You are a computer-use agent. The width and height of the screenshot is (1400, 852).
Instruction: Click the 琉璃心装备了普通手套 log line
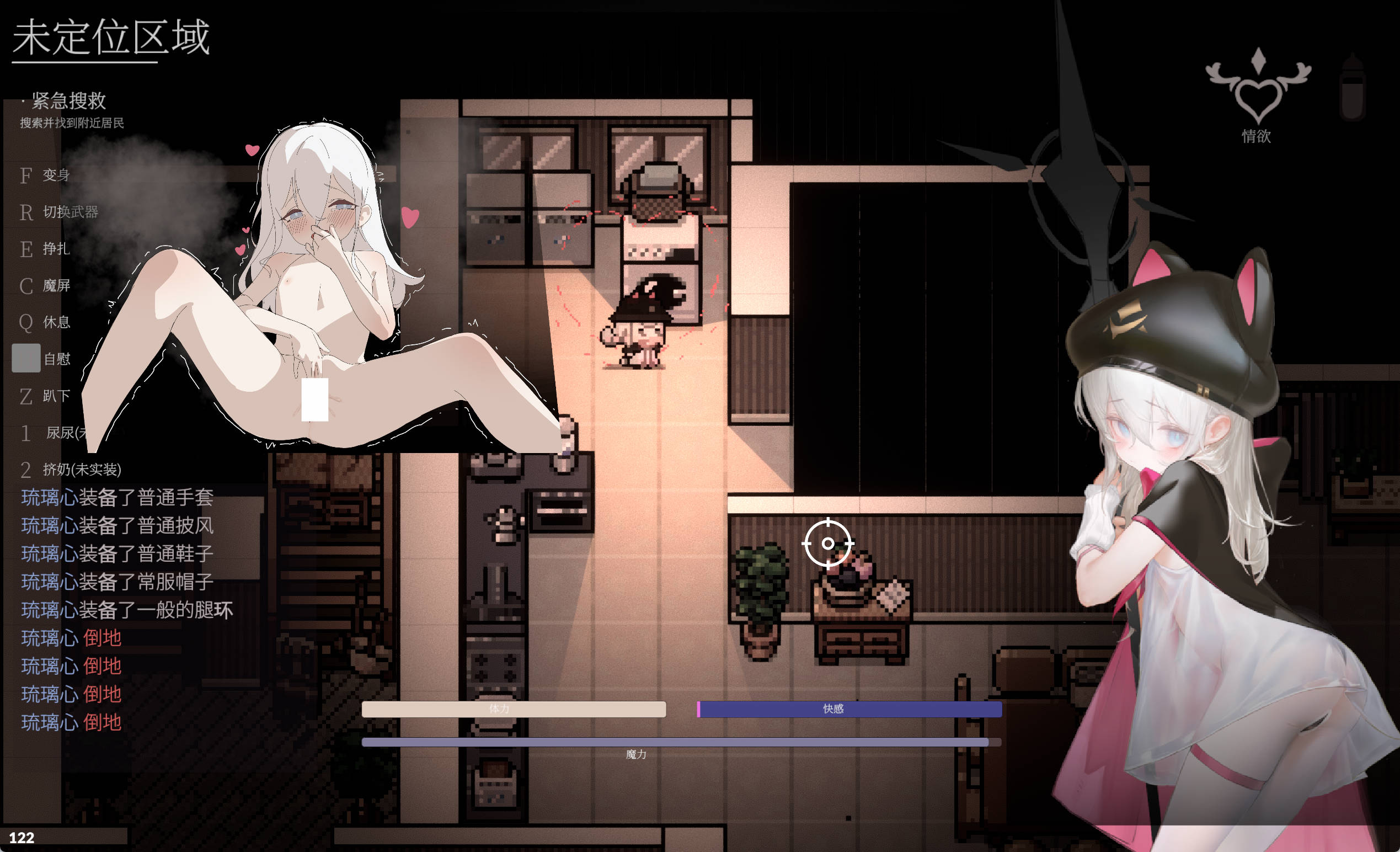tap(116, 497)
